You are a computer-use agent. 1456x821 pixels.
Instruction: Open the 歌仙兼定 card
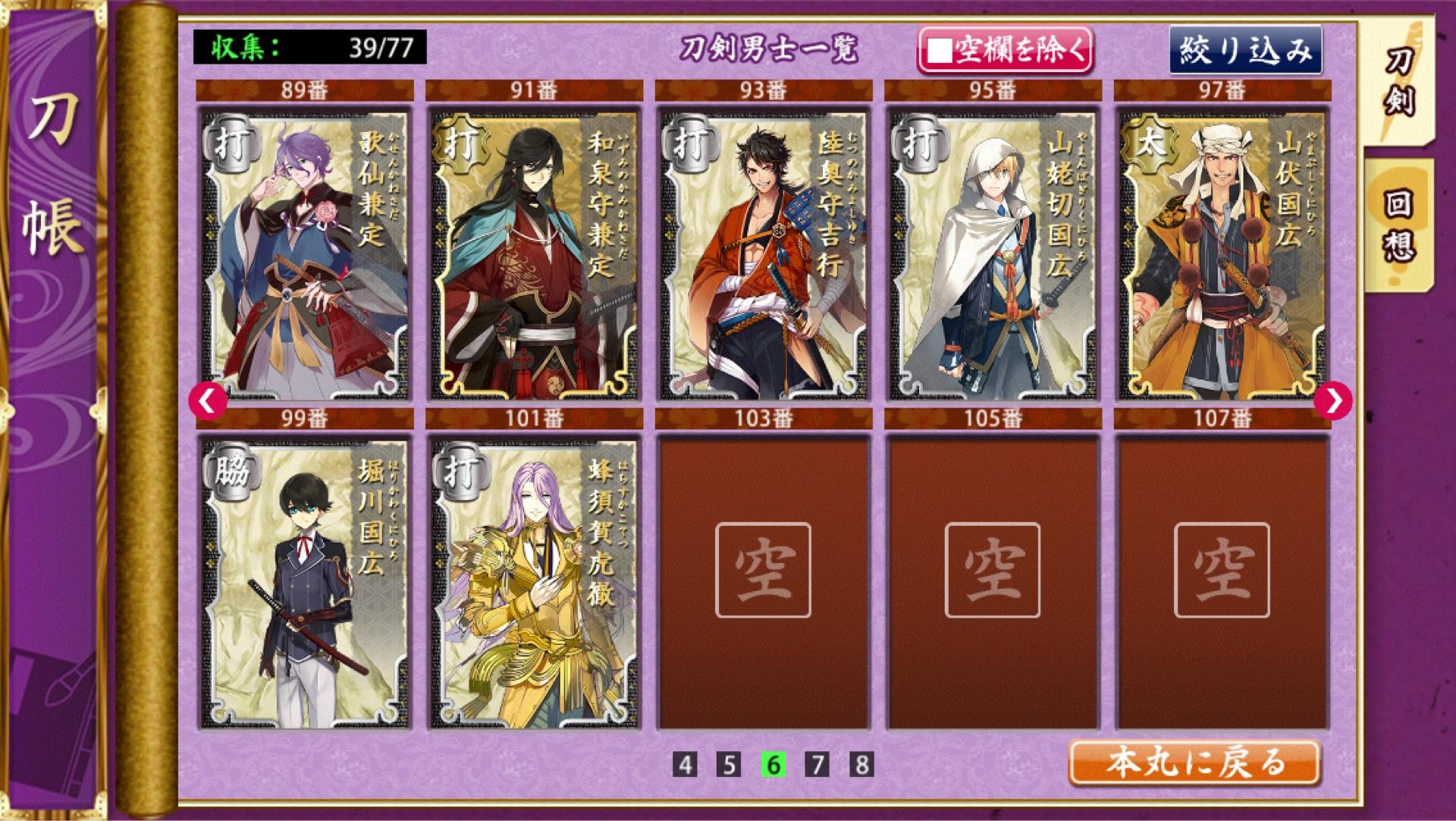click(305, 254)
